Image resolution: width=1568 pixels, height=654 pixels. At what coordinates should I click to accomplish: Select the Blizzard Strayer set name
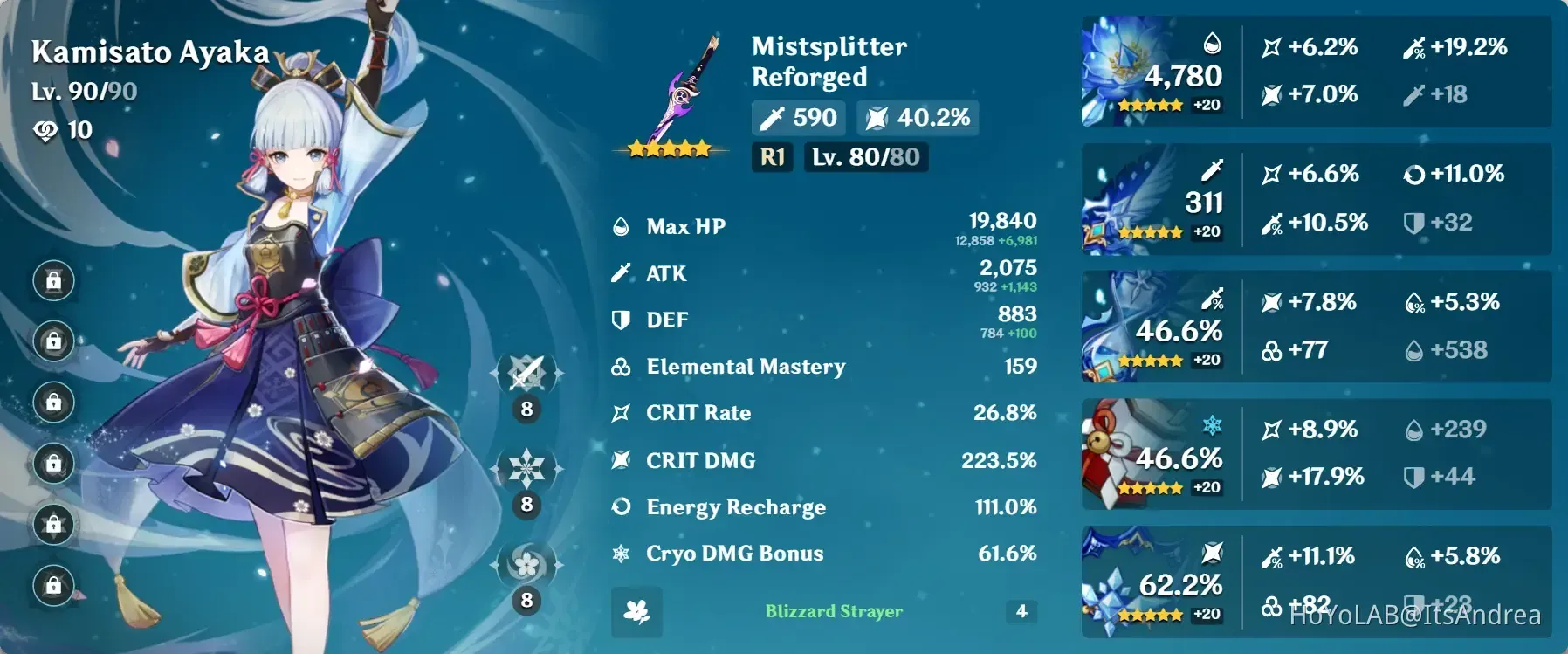[834, 611]
